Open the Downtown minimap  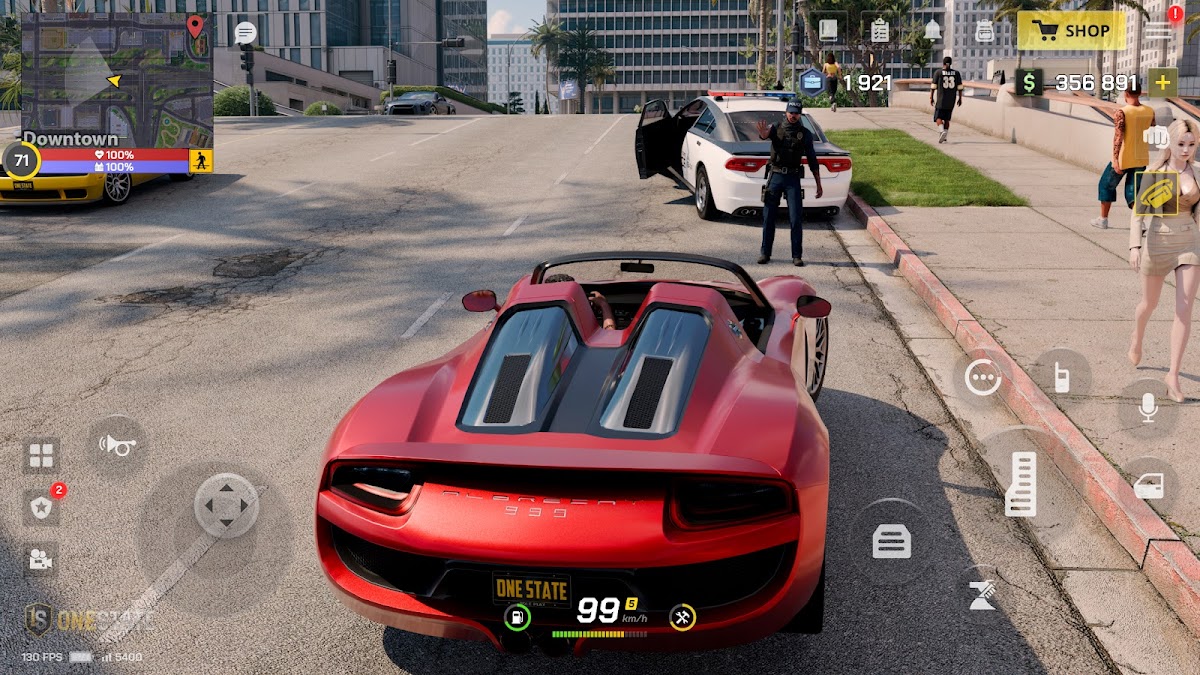(x=116, y=82)
